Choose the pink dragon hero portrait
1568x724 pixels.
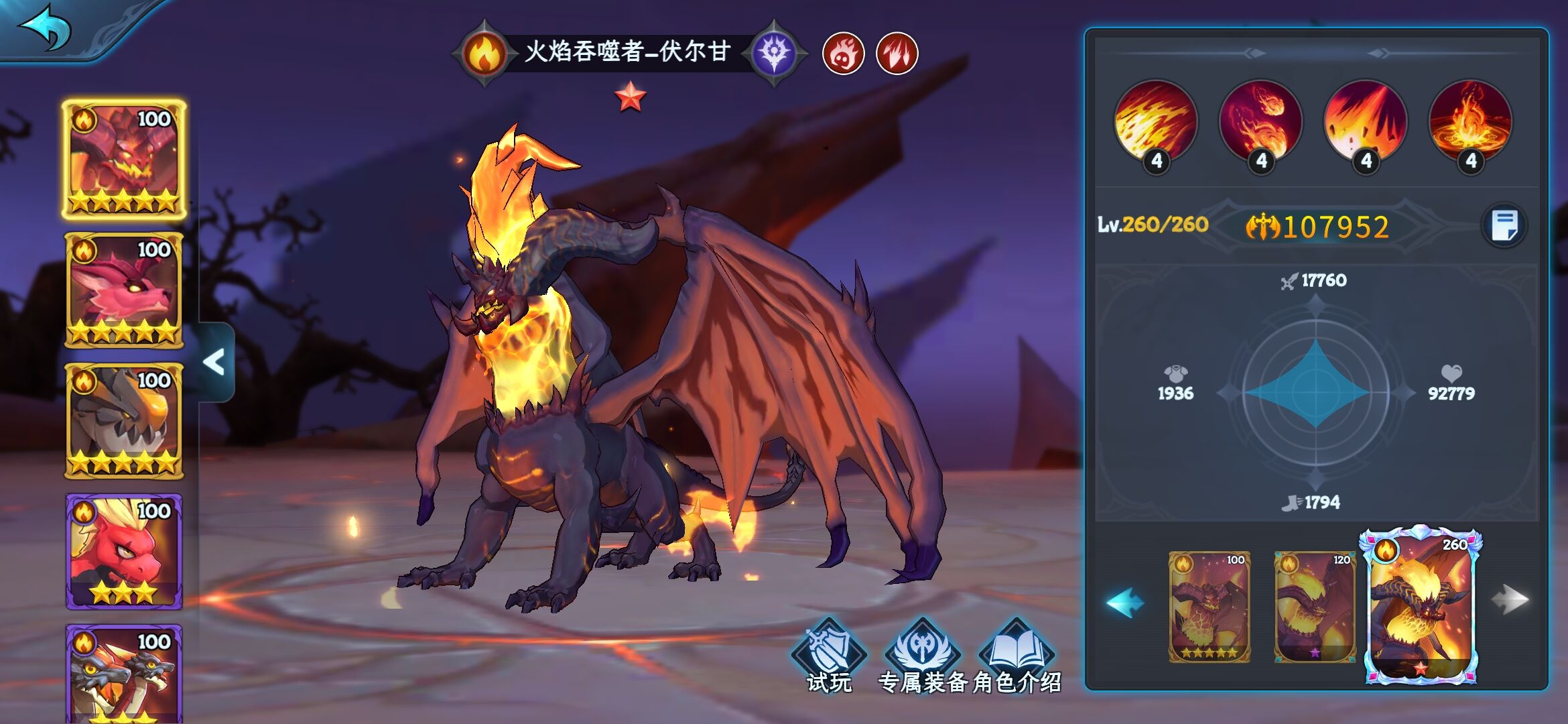click(x=124, y=290)
